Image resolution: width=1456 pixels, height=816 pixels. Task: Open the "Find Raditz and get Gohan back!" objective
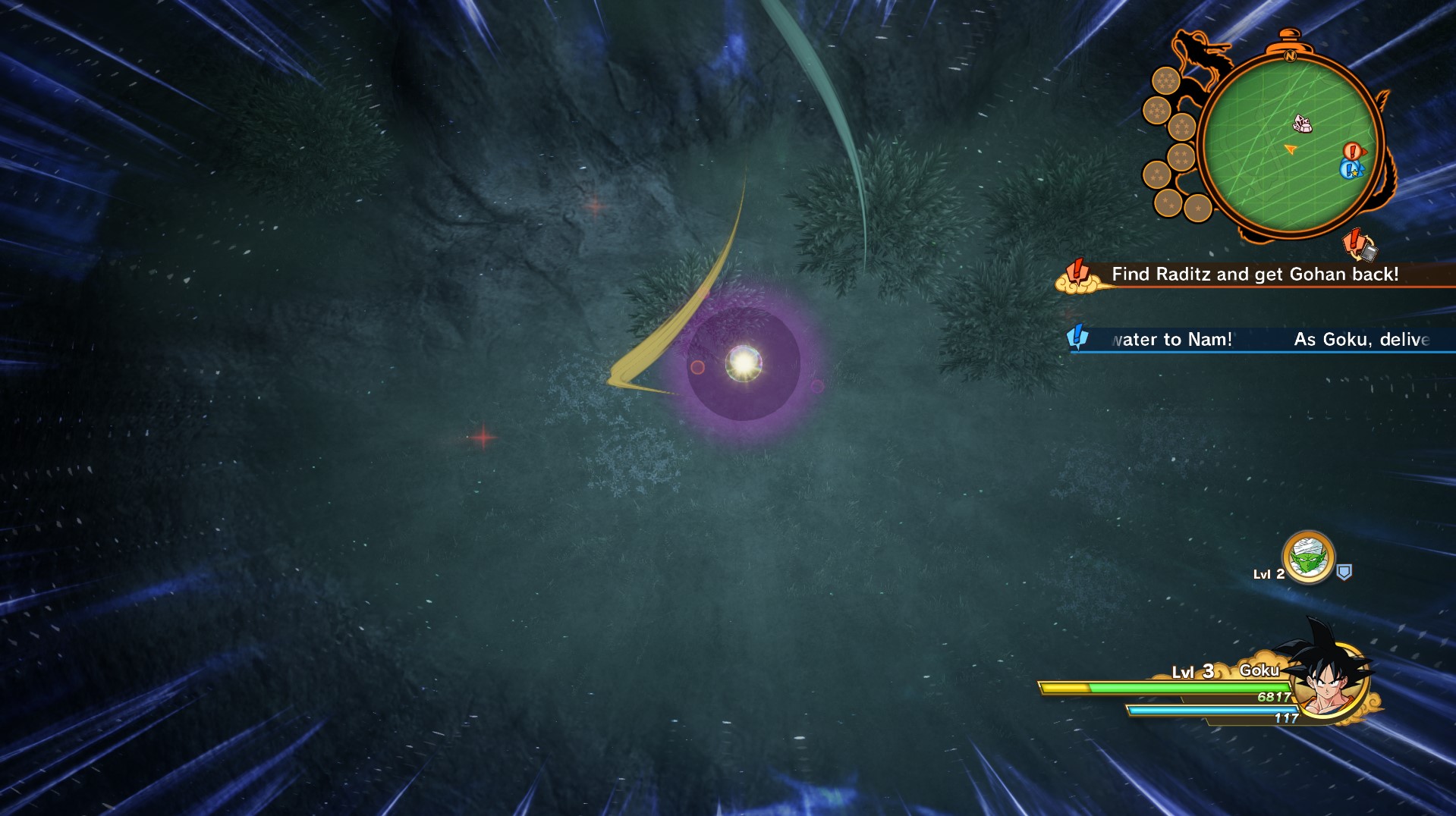1254,275
